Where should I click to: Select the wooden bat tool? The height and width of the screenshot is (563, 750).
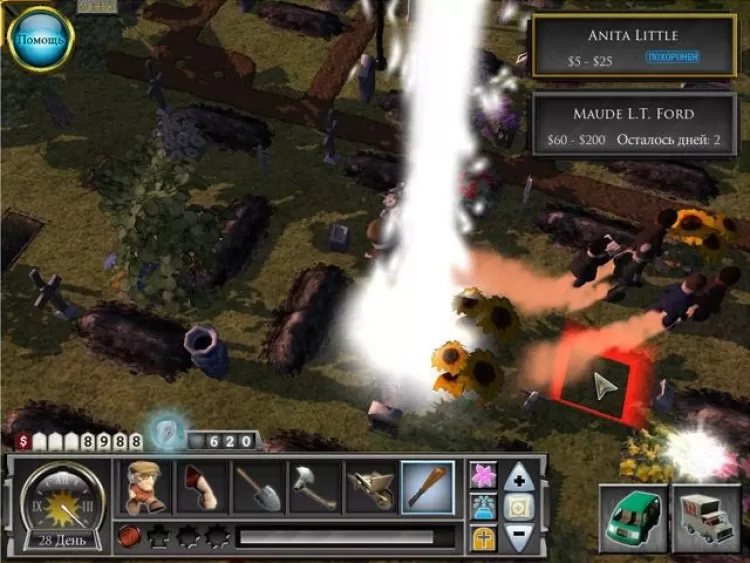[427, 487]
